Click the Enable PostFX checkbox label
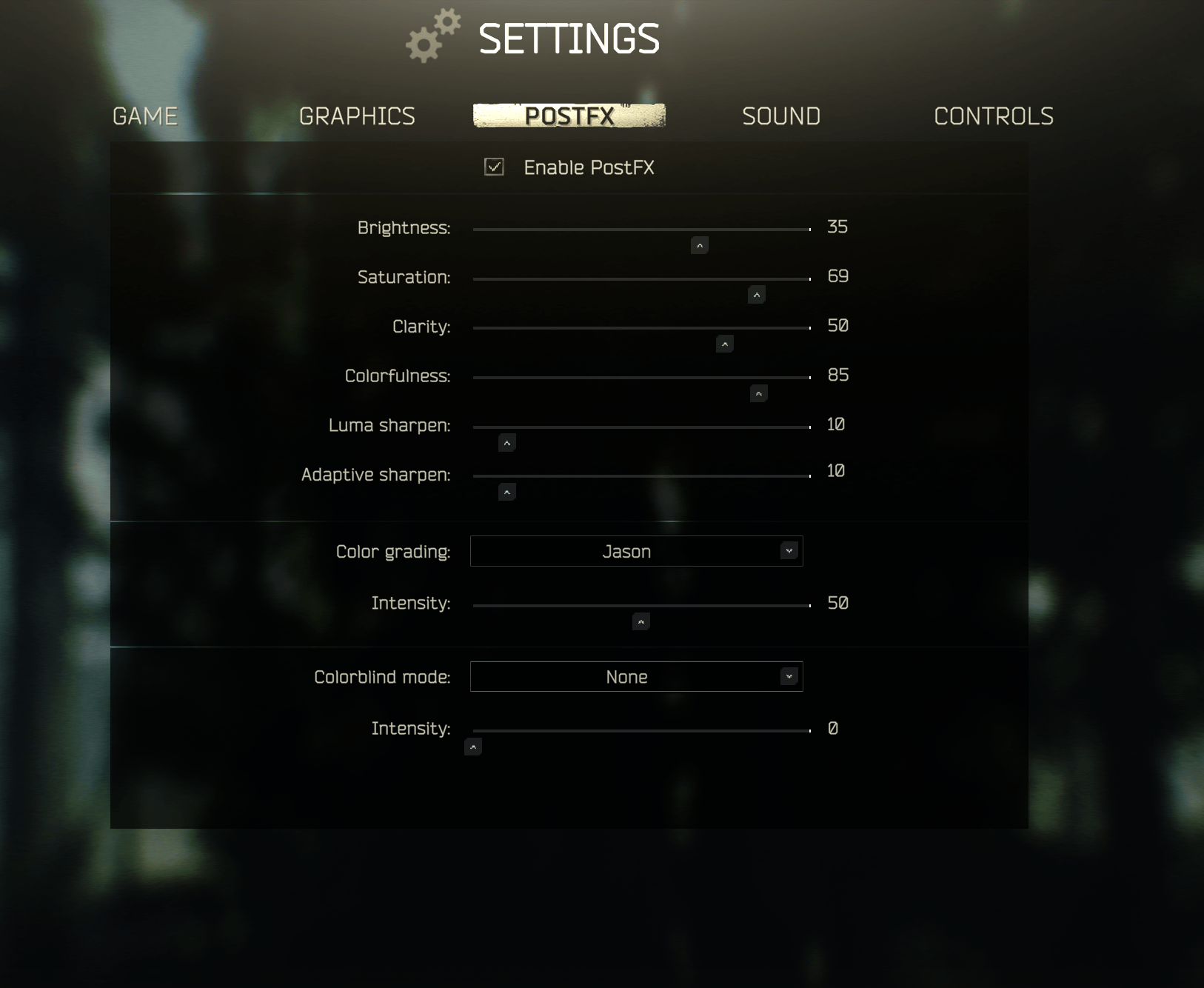1204x988 pixels. [x=589, y=167]
